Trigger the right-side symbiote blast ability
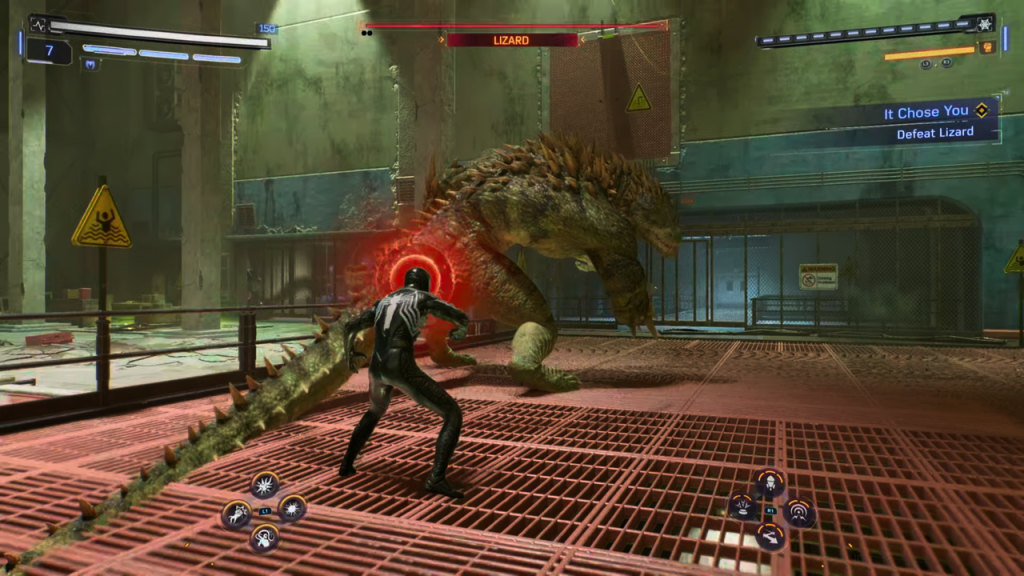Image resolution: width=1024 pixels, height=576 pixels. (x=292, y=509)
